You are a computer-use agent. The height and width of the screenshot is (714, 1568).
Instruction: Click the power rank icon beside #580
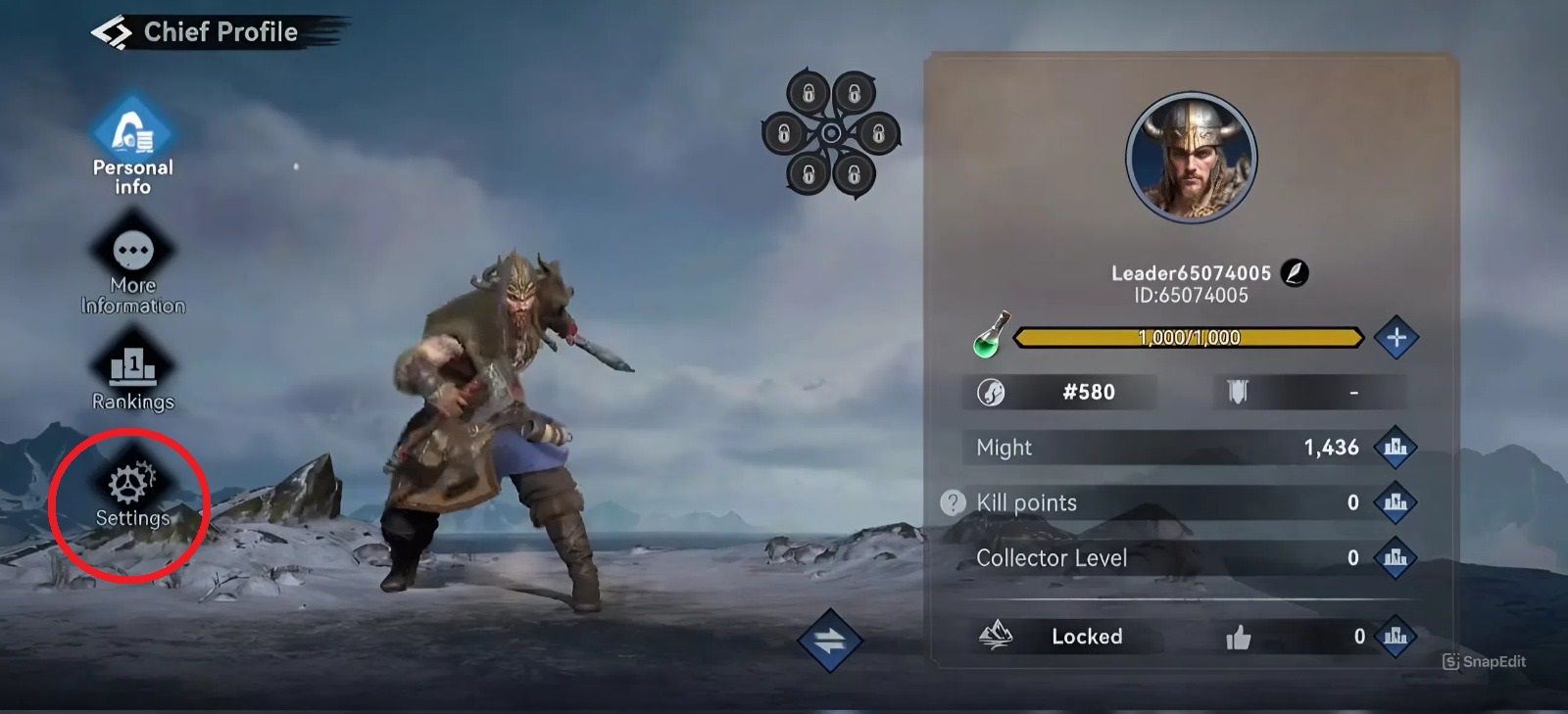point(993,392)
